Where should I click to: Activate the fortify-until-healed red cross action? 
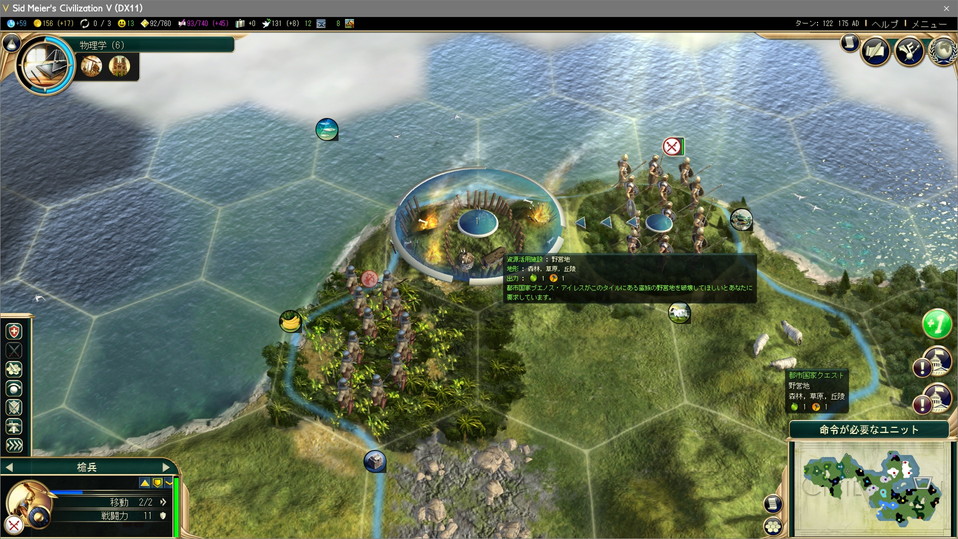[14, 331]
